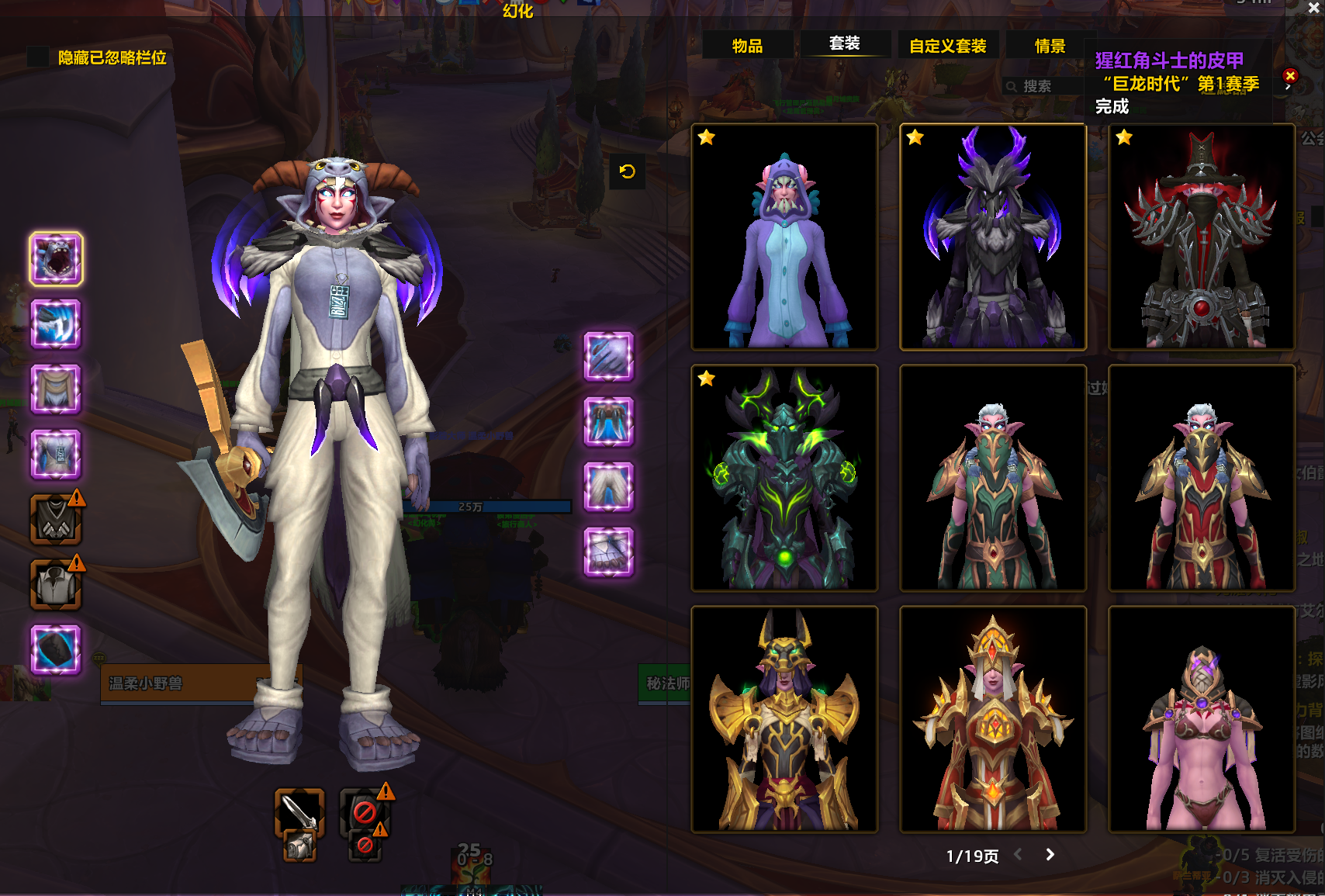Go to the next page of sets

click(x=1050, y=854)
